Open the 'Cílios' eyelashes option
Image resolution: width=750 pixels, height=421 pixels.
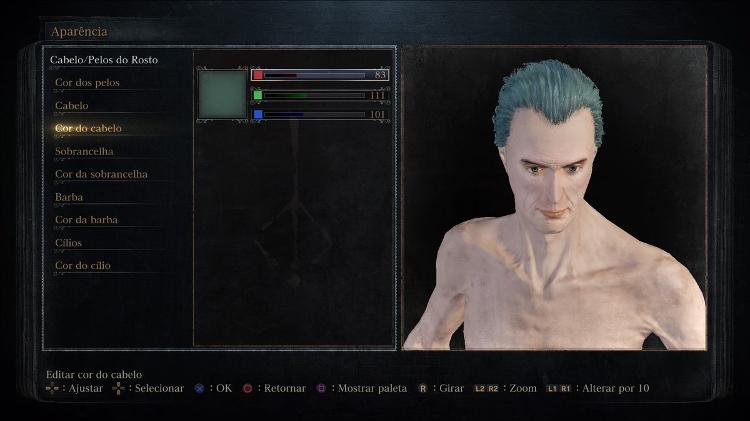tap(69, 243)
